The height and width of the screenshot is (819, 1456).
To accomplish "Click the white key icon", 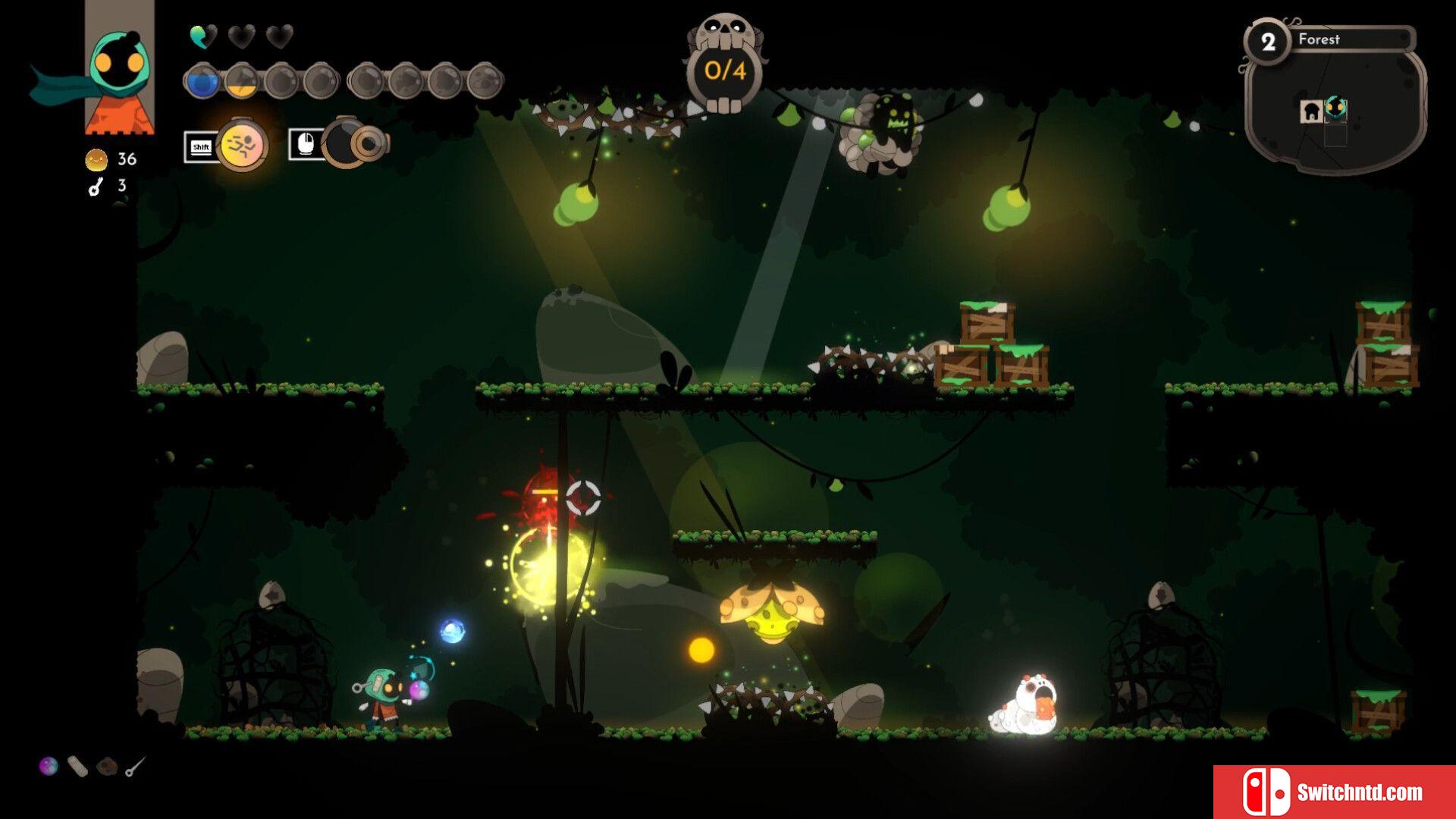I will (96, 187).
